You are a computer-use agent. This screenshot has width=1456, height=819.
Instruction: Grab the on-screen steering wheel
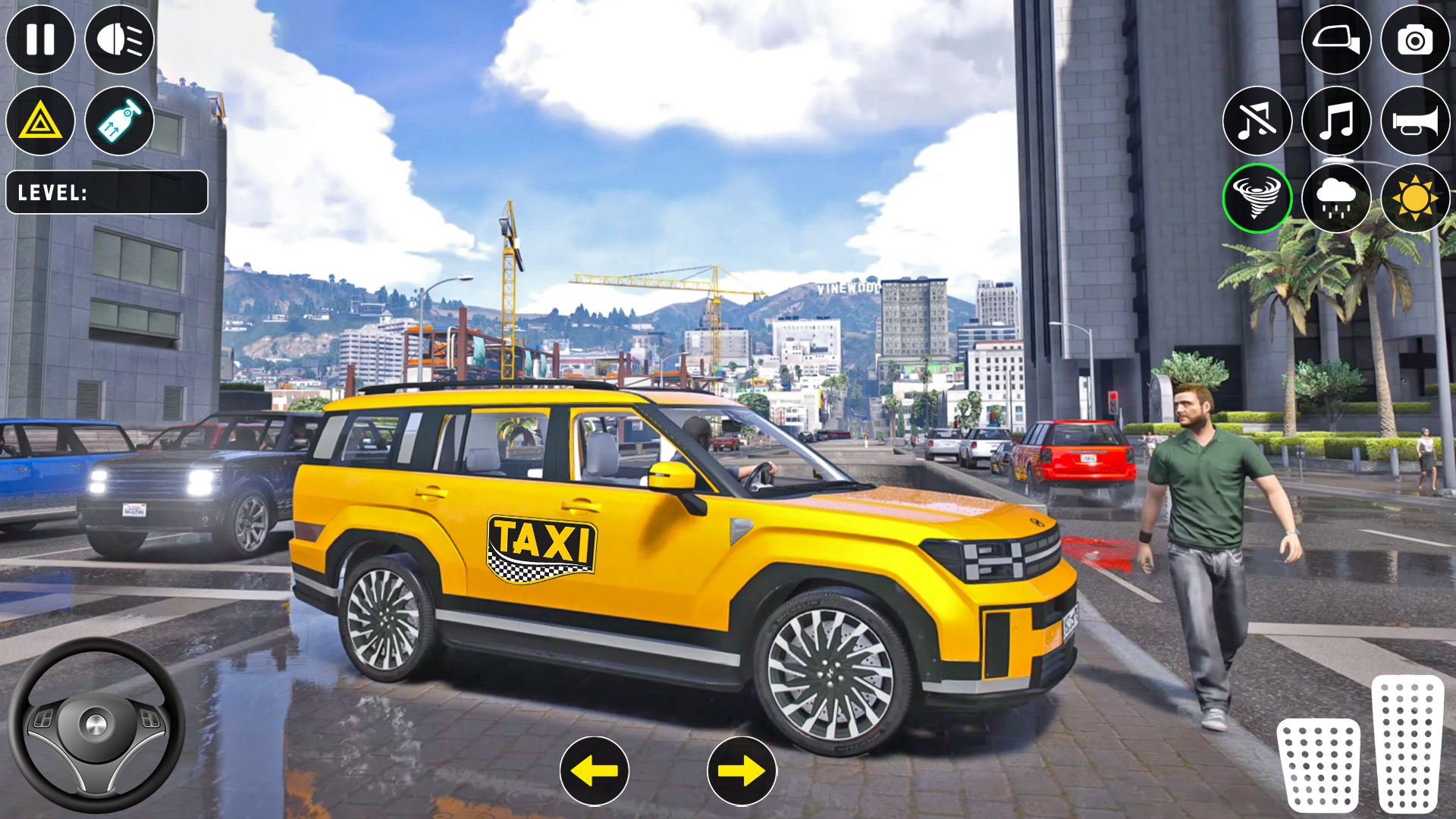97,724
